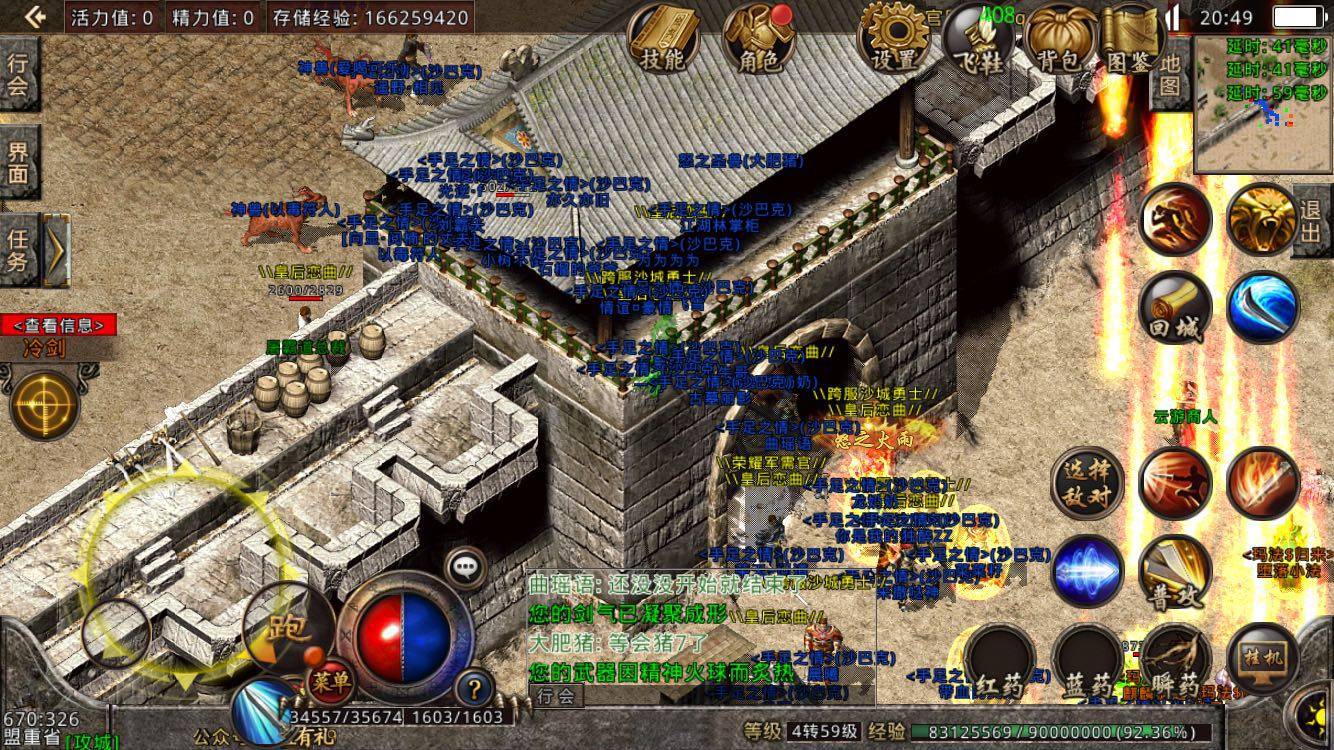1334x750 pixels.
Task: Open the 地图 map tab
Action: click(1170, 75)
